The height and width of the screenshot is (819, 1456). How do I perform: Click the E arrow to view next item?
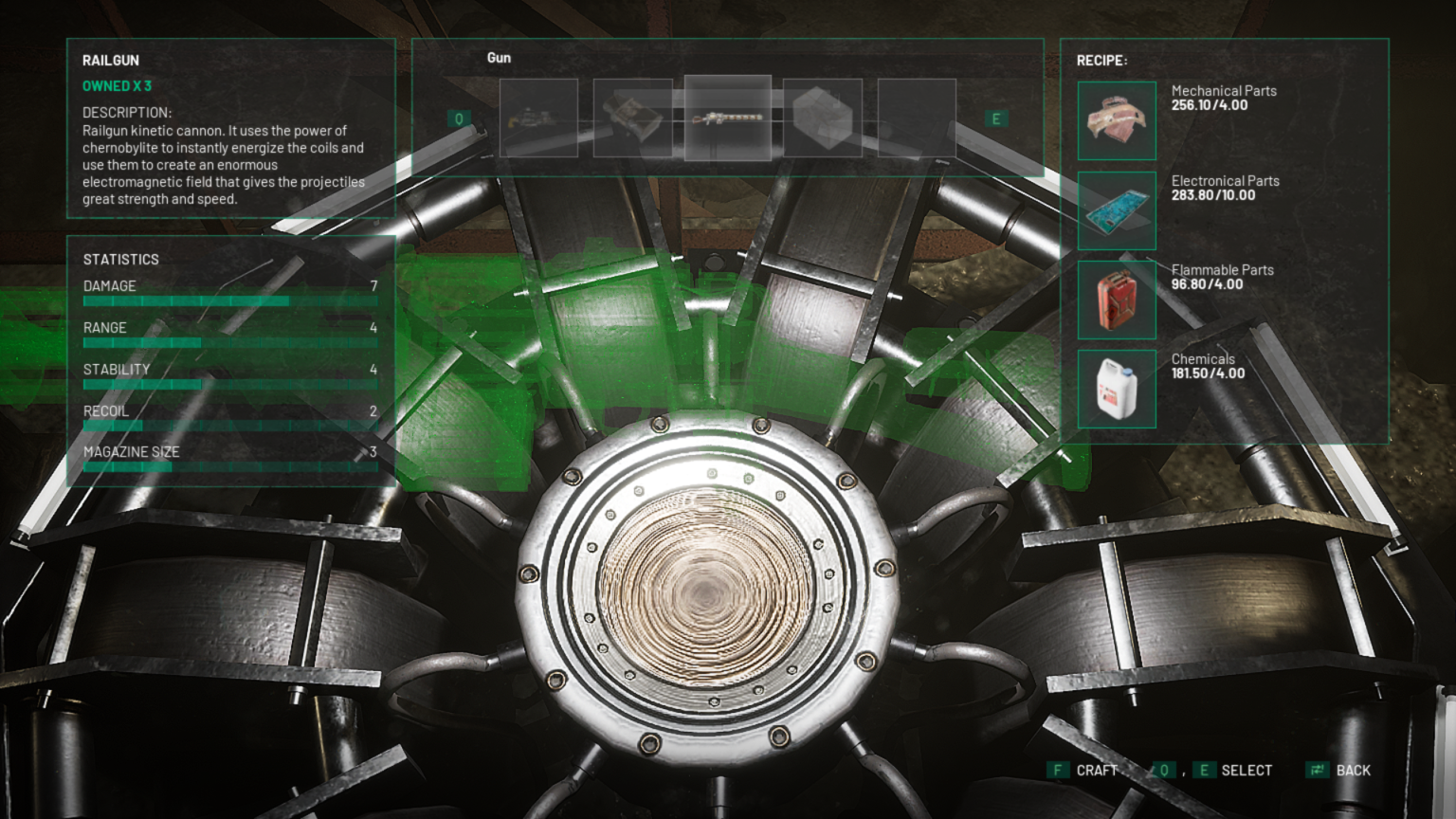pos(995,117)
